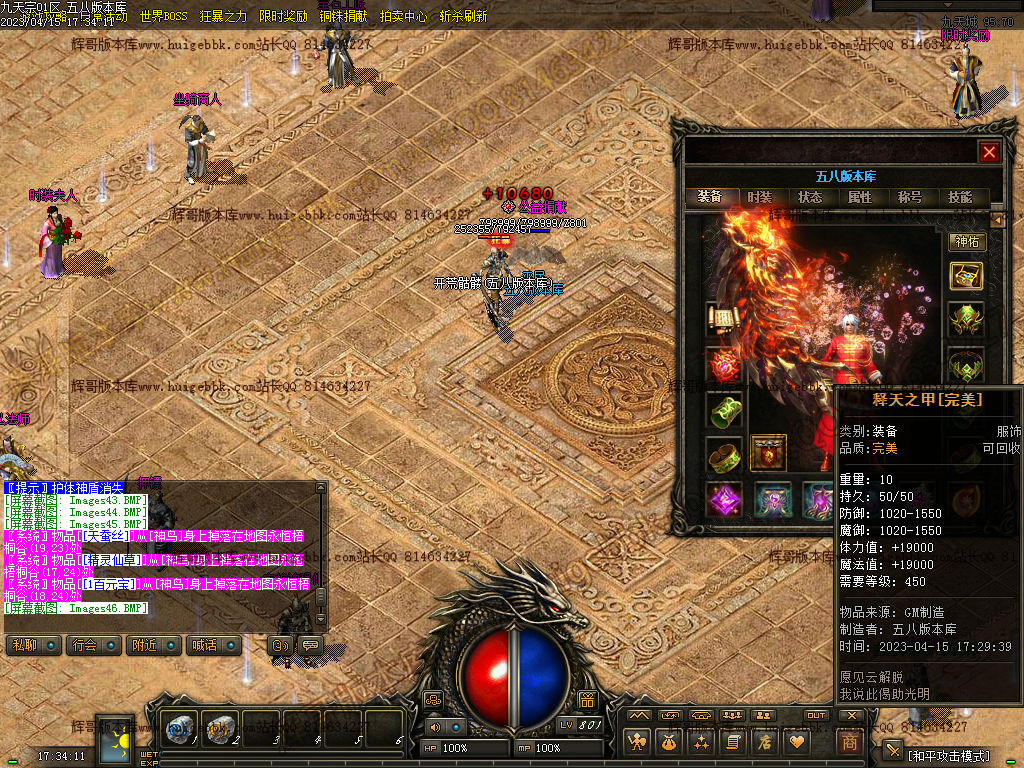Switch to the 时装 fashion tab
The image size is (1024, 768).
click(760, 197)
